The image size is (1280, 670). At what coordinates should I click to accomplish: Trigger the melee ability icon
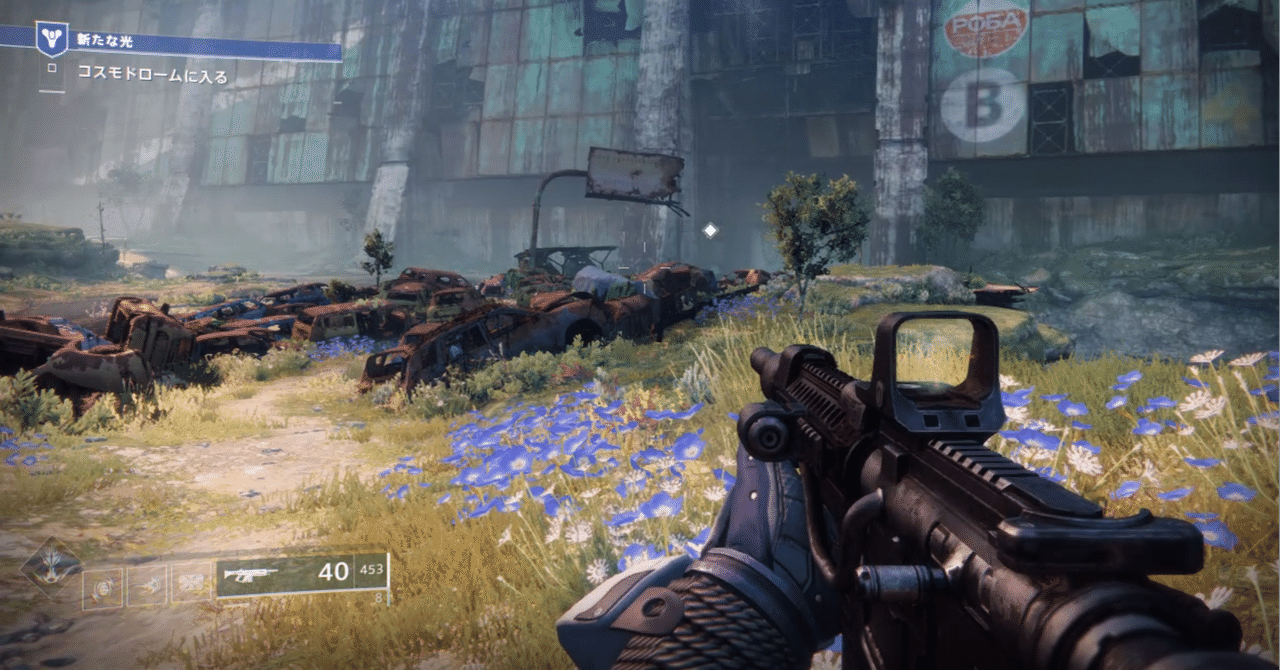[146, 586]
